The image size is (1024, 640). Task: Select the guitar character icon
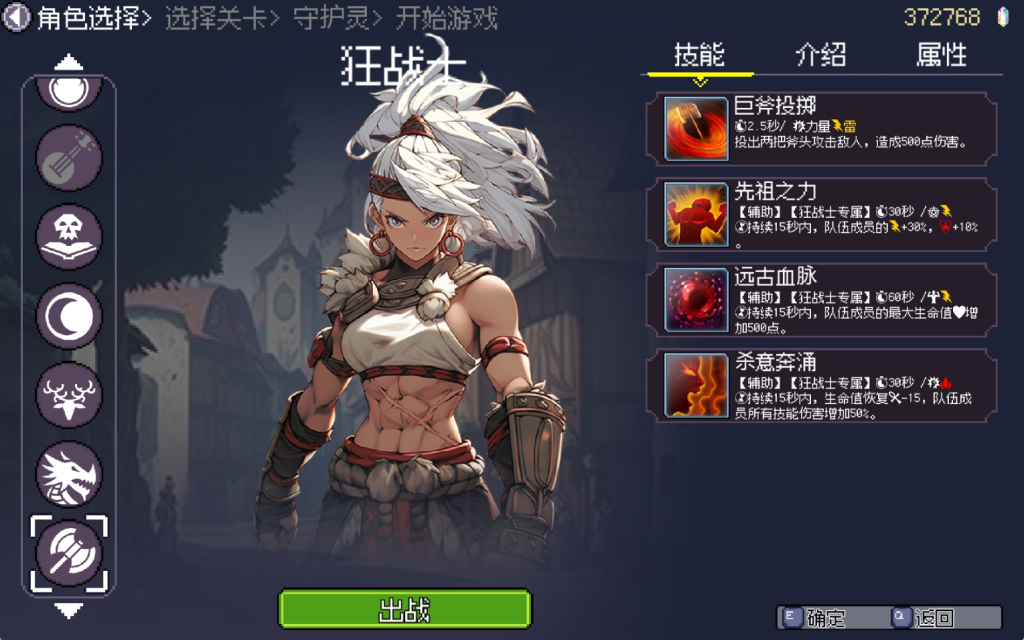coord(69,156)
